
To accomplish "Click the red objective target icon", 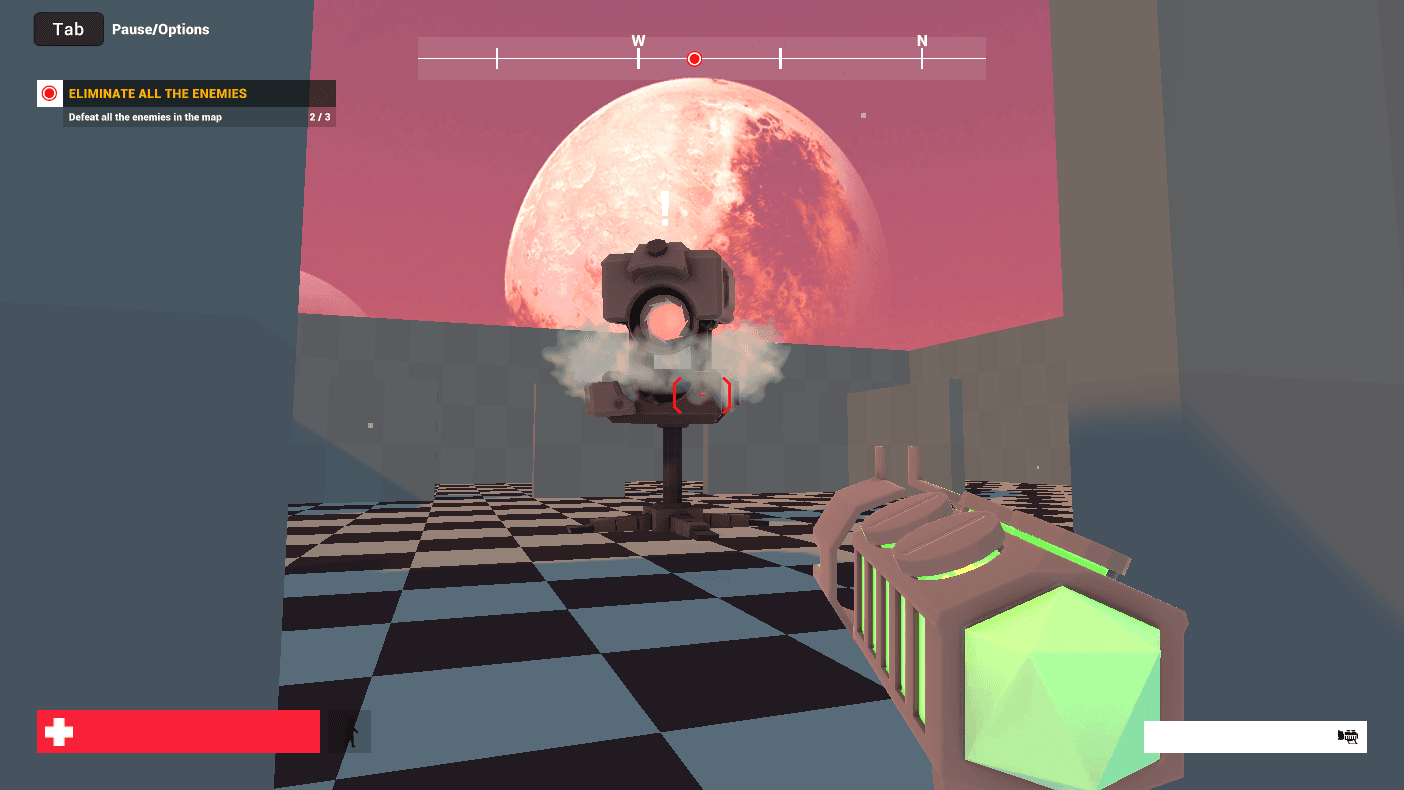I will 50,94.
